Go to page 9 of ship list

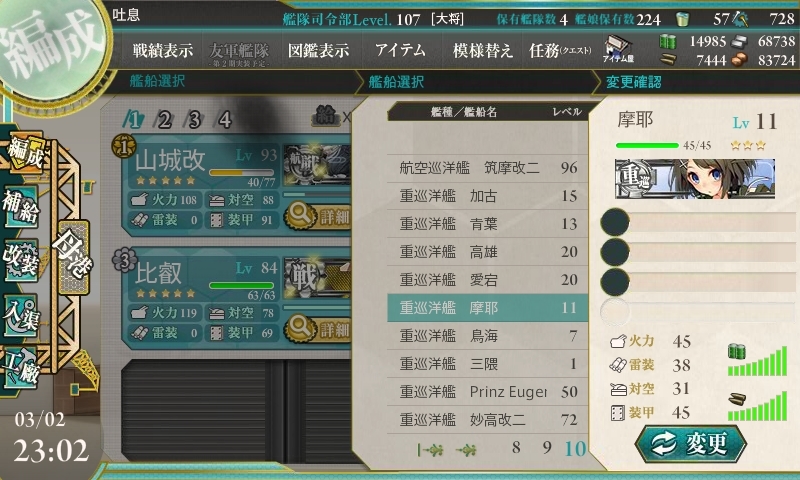pos(547,448)
